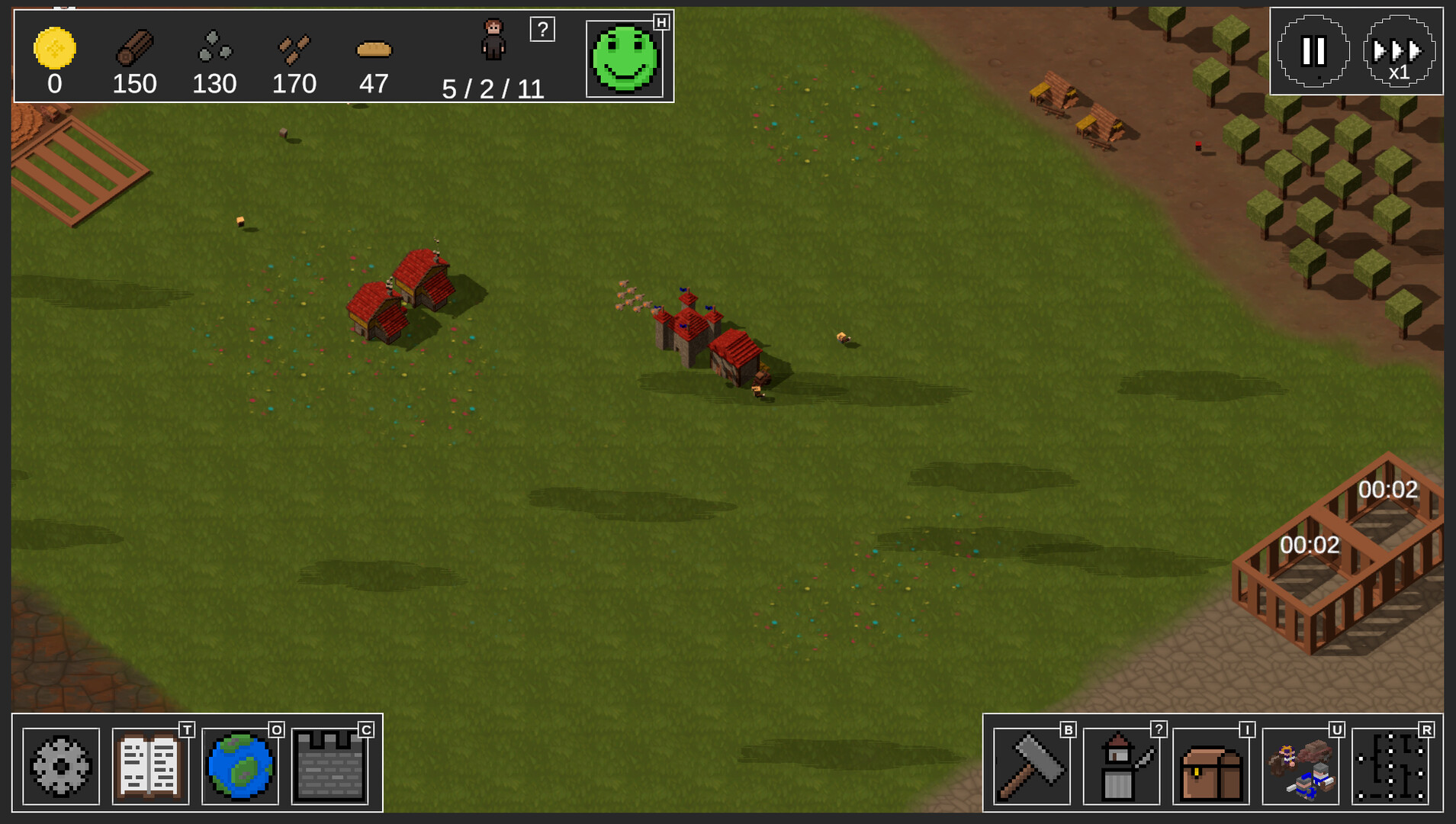1456x824 pixels.
Task: Open the world map globe icon labeled O
Action: pyautogui.click(x=239, y=766)
